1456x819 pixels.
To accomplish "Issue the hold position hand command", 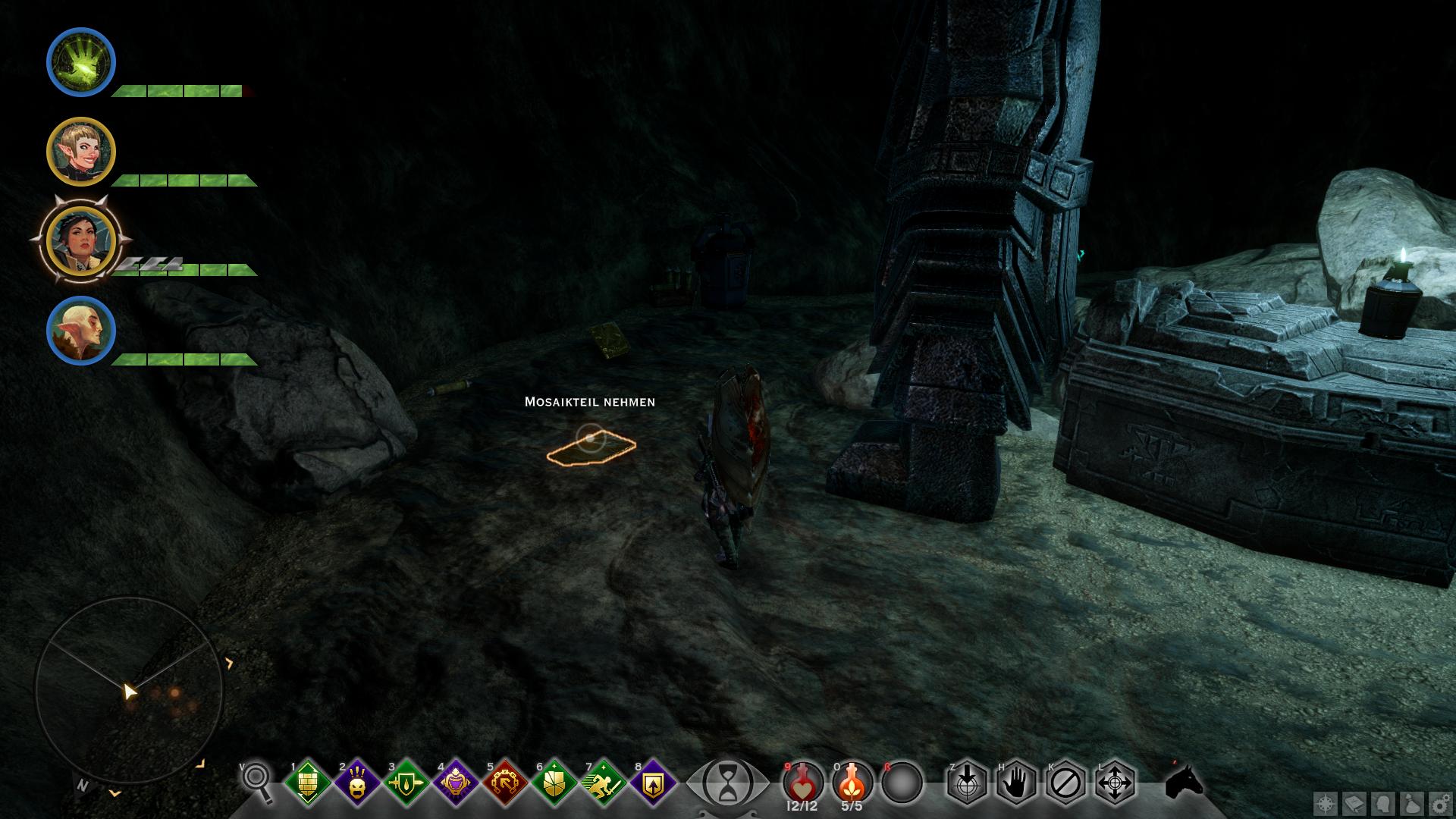I will click(x=1016, y=782).
